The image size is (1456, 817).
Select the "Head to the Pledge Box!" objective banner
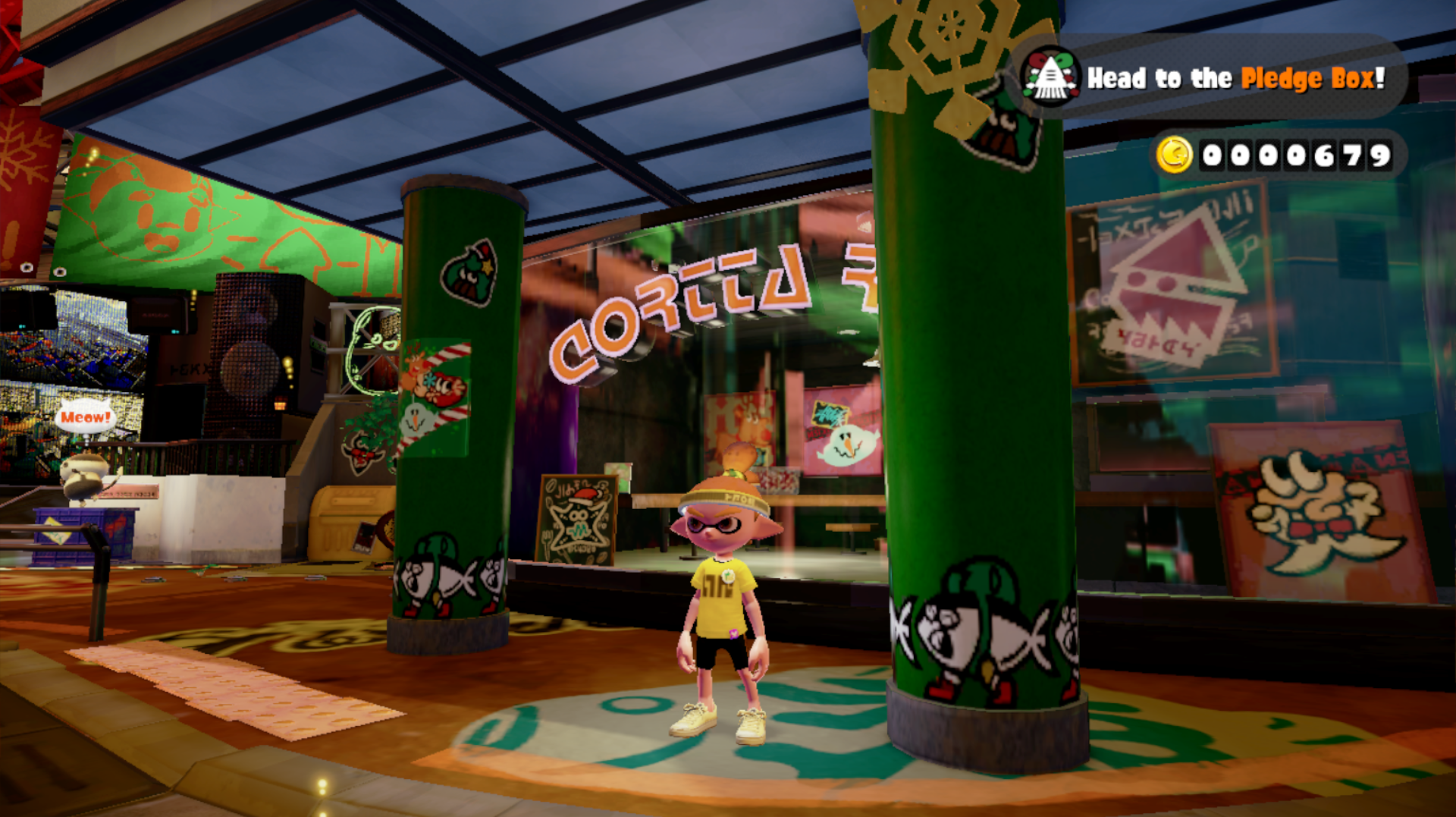click(x=1235, y=78)
